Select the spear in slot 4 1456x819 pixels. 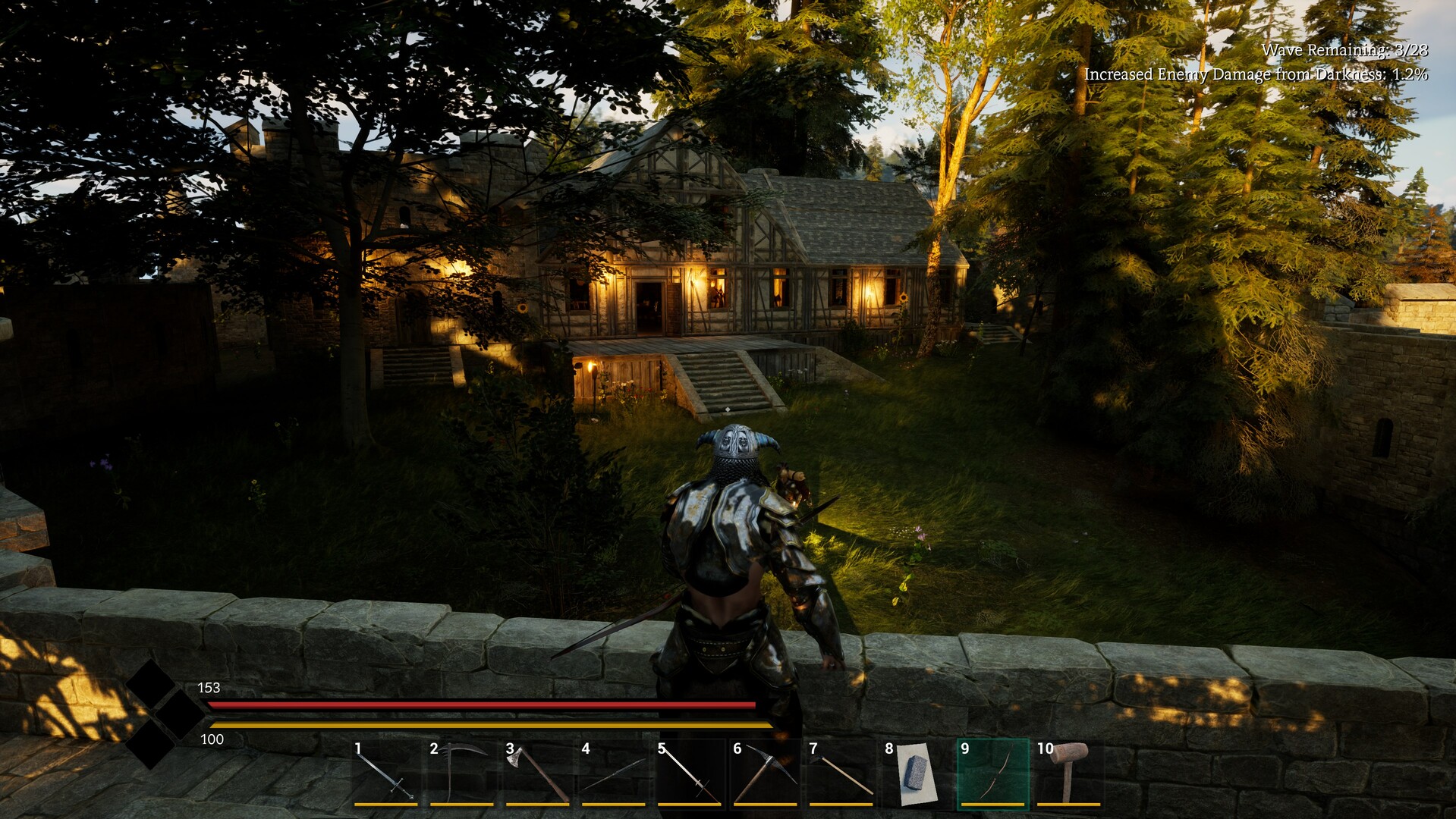point(613,773)
